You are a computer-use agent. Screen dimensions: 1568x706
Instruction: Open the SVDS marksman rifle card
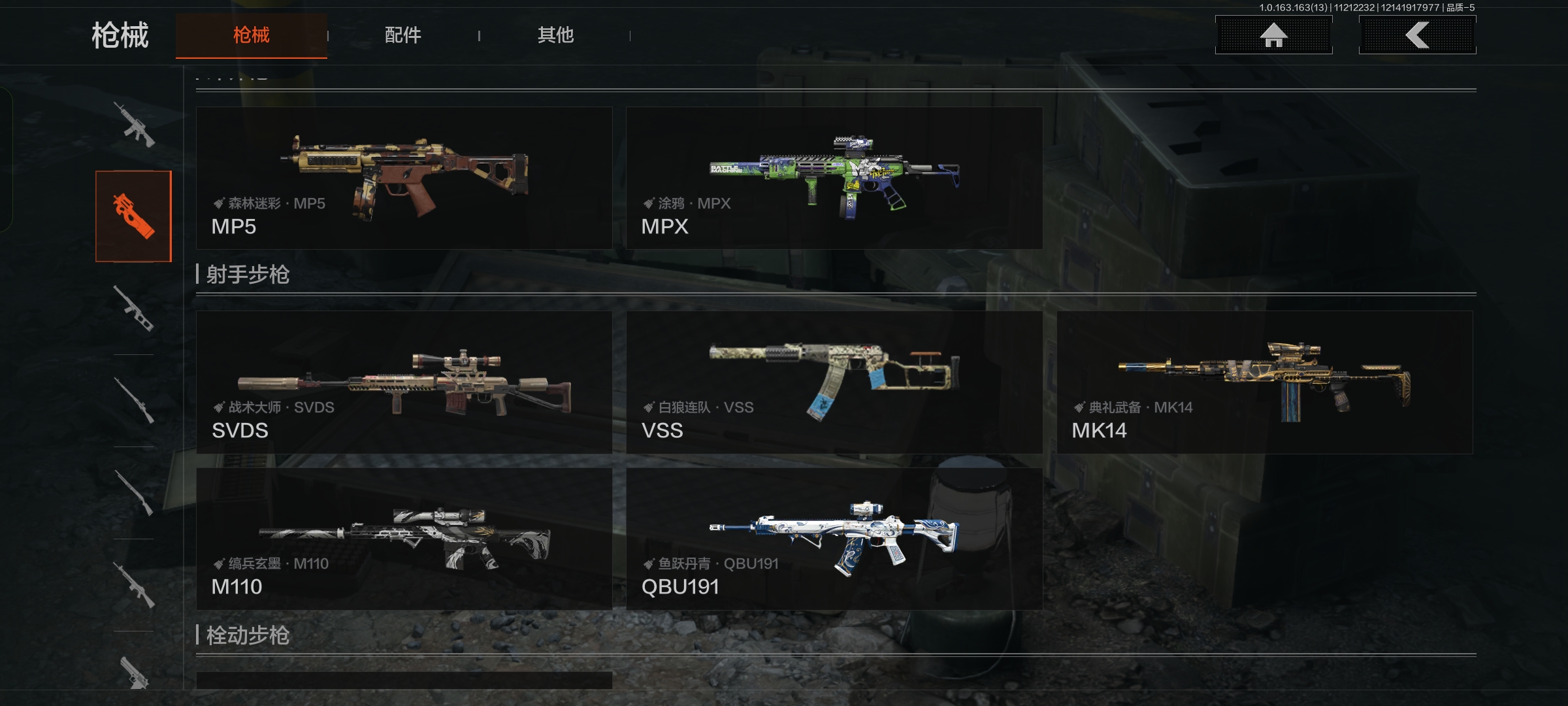404,382
